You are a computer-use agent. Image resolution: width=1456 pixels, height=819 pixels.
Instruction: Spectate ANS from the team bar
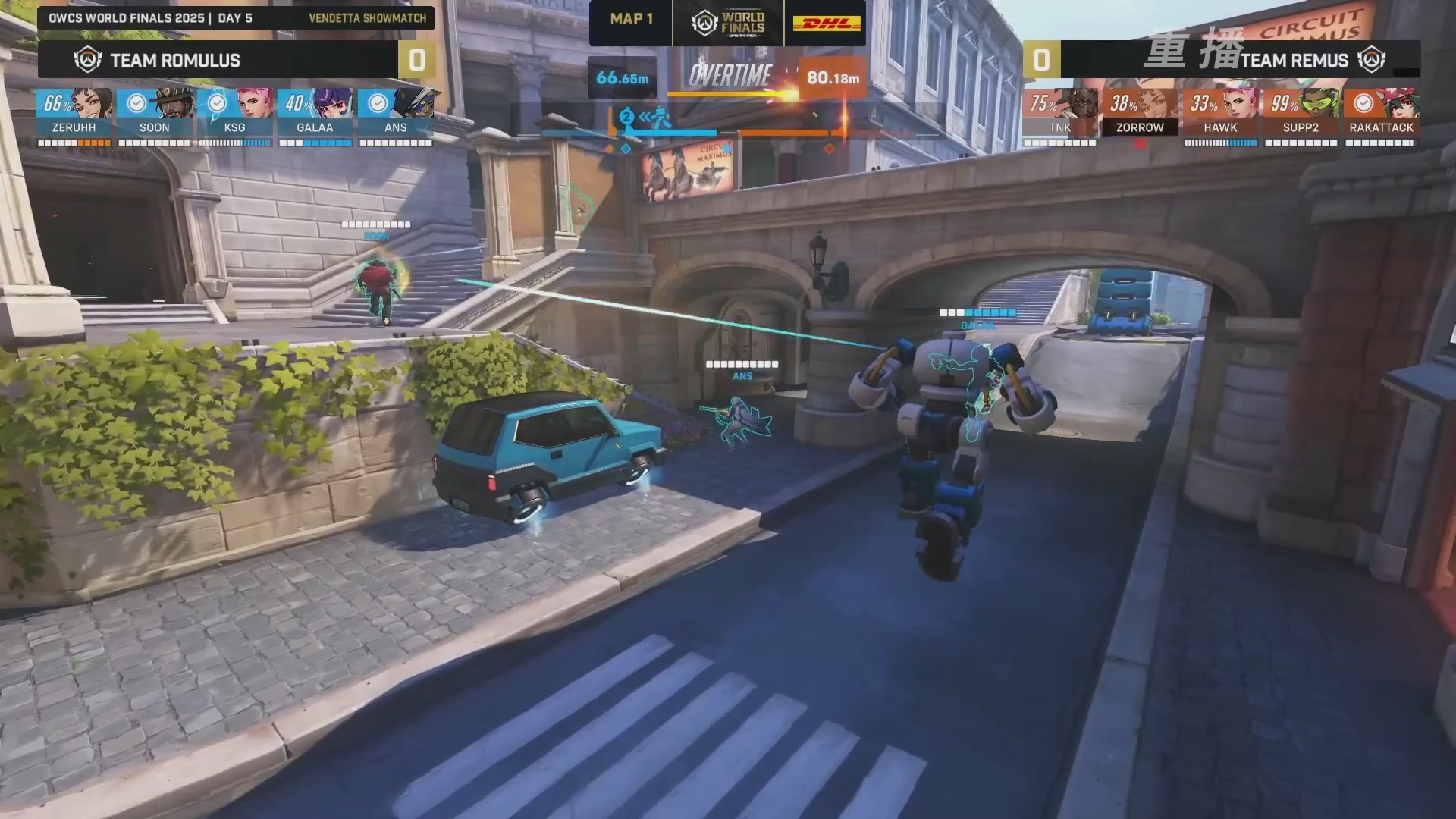[396, 105]
